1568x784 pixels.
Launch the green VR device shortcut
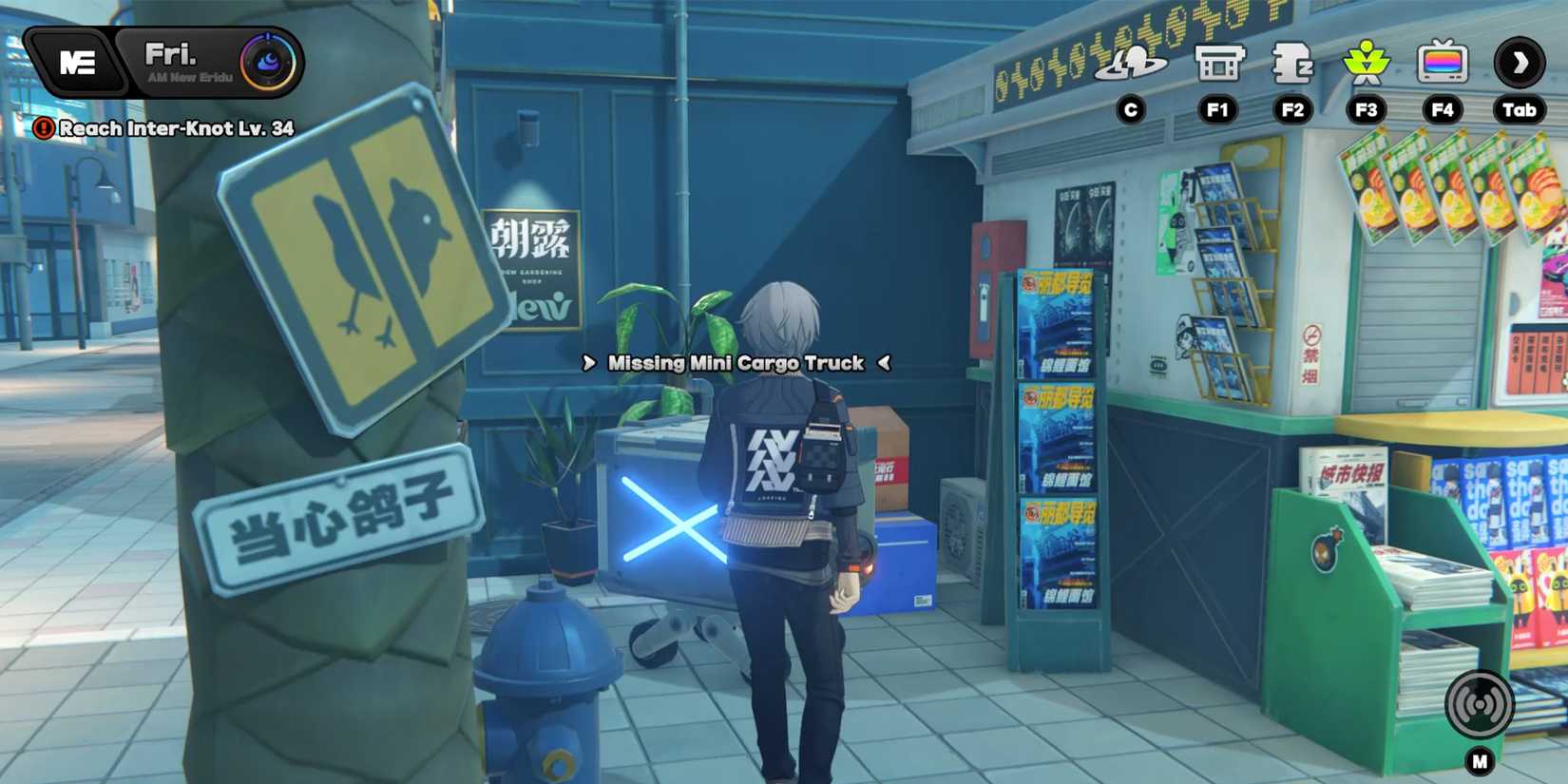tap(1367, 65)
